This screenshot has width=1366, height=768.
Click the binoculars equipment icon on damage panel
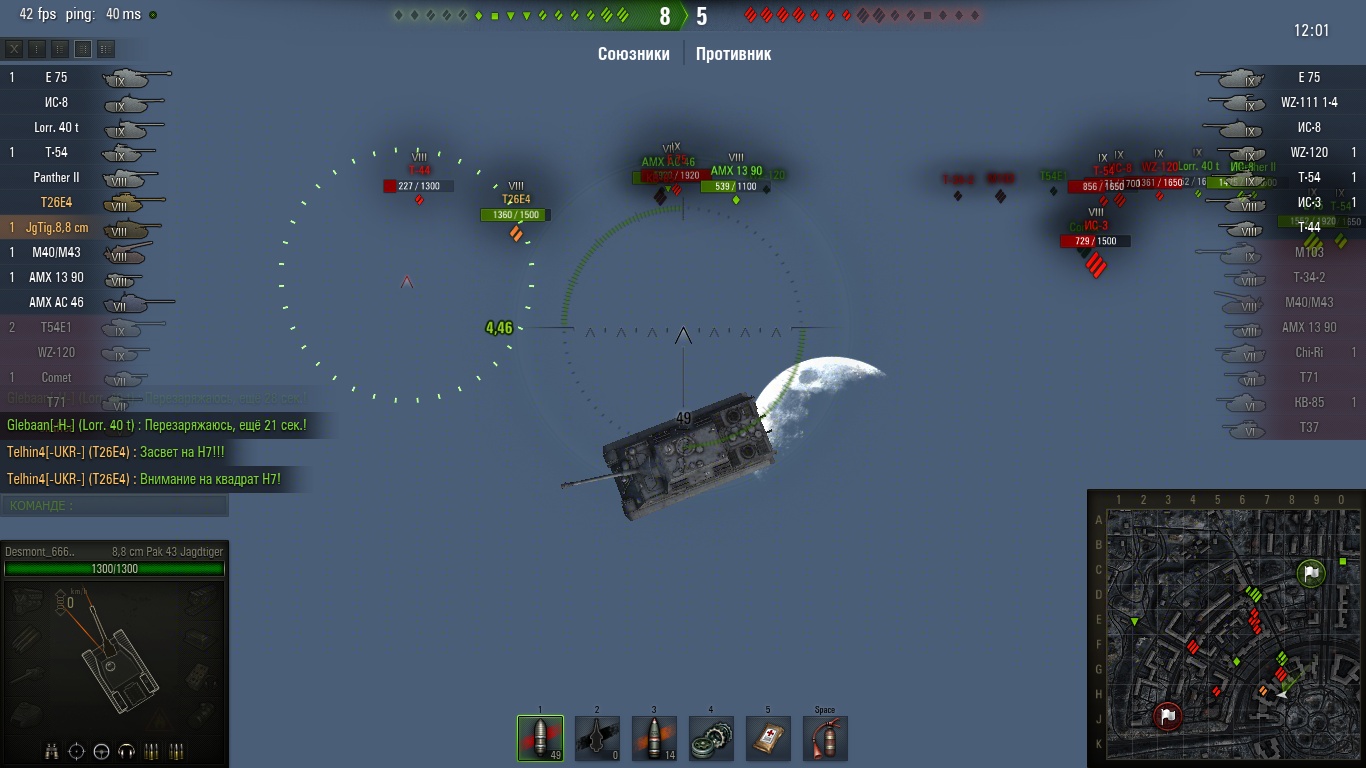(53, 752)
